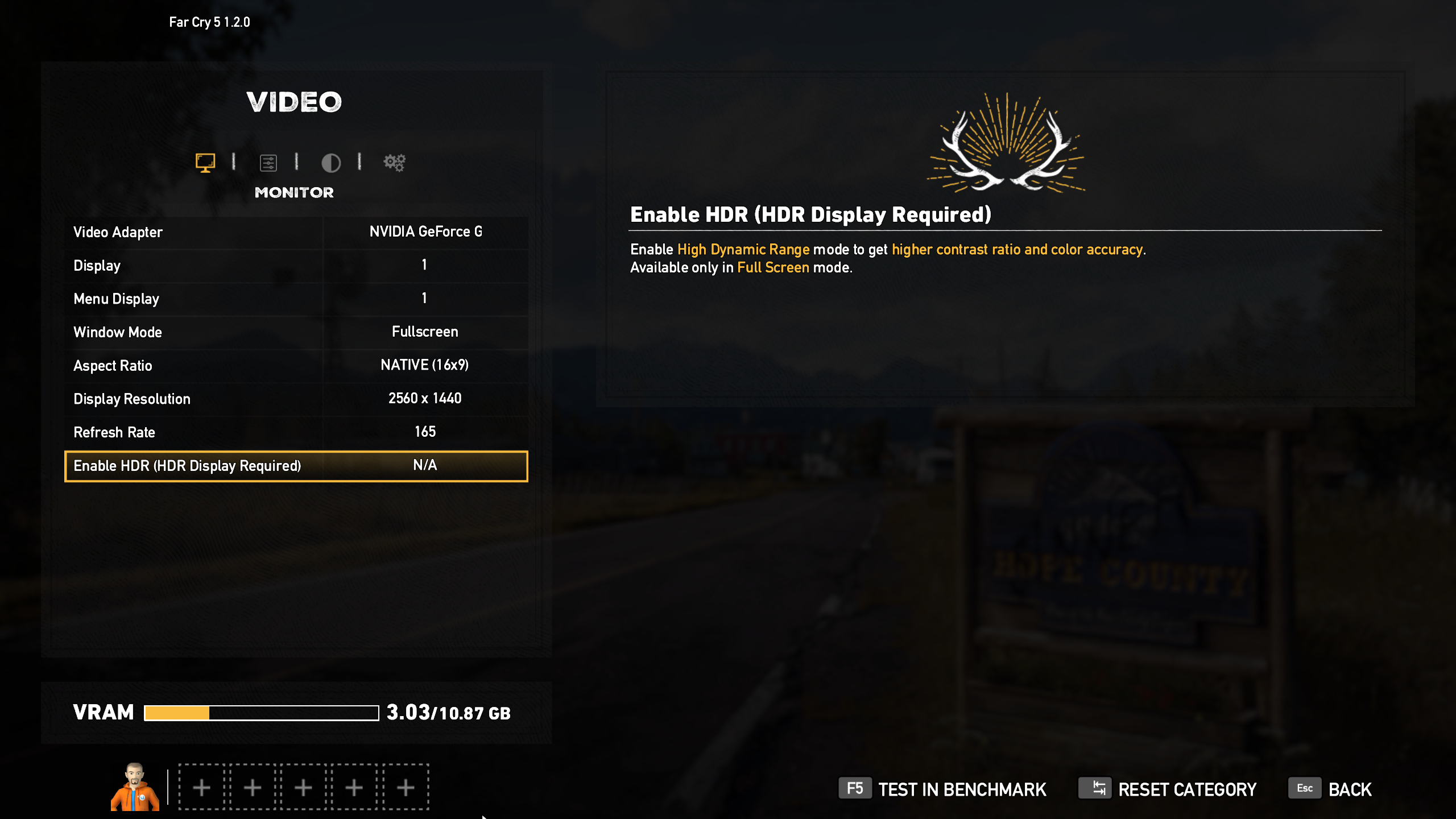
Task: Select the Display setting row
Action: pyautogui.click(x=296, y=266)
